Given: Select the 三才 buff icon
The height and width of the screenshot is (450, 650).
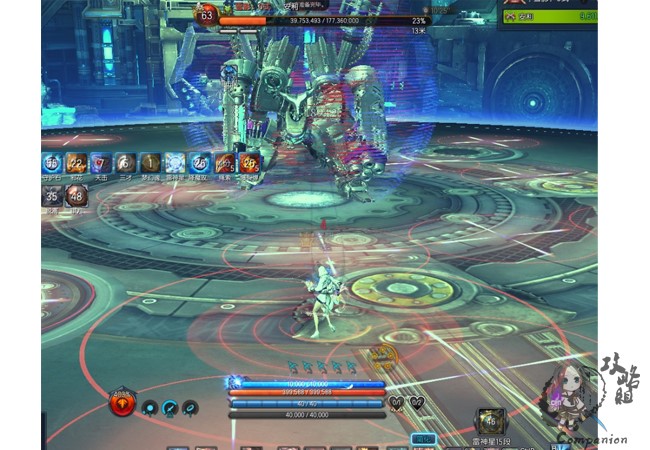Looking at the screenshot, I should (x=125, y=163).
